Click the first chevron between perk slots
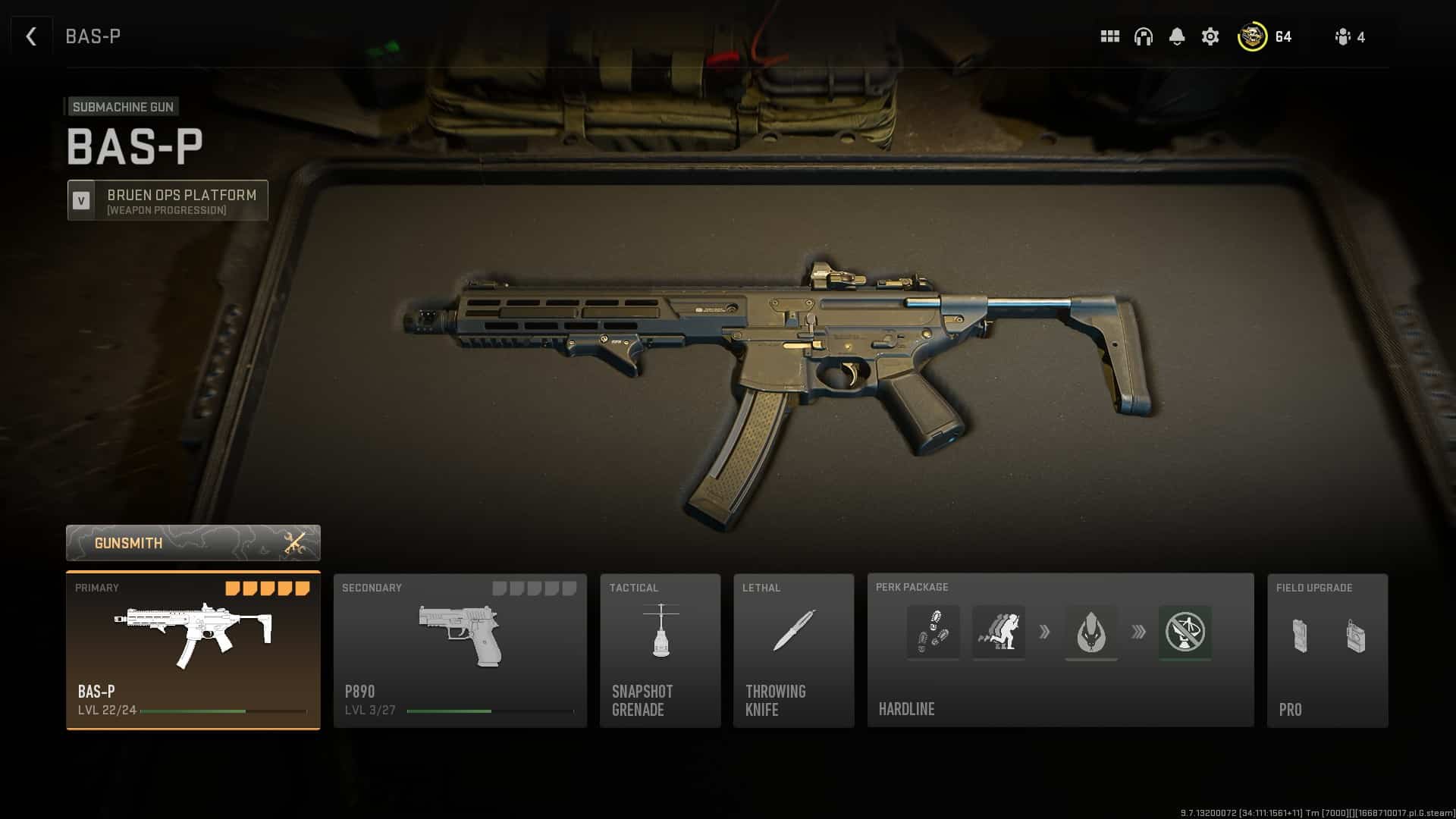 pos(1045,632)
